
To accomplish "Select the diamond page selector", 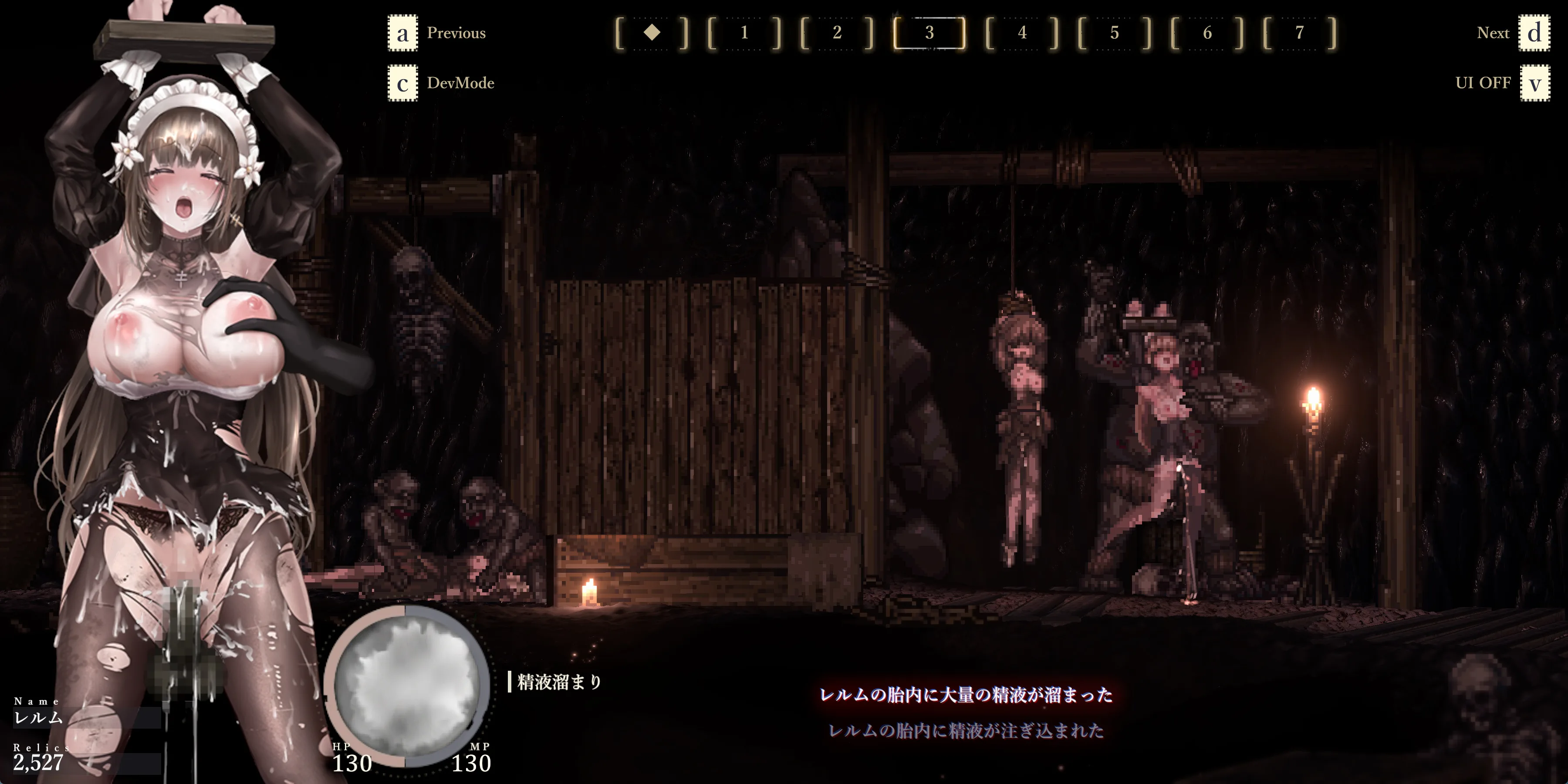I will (652, 33).
